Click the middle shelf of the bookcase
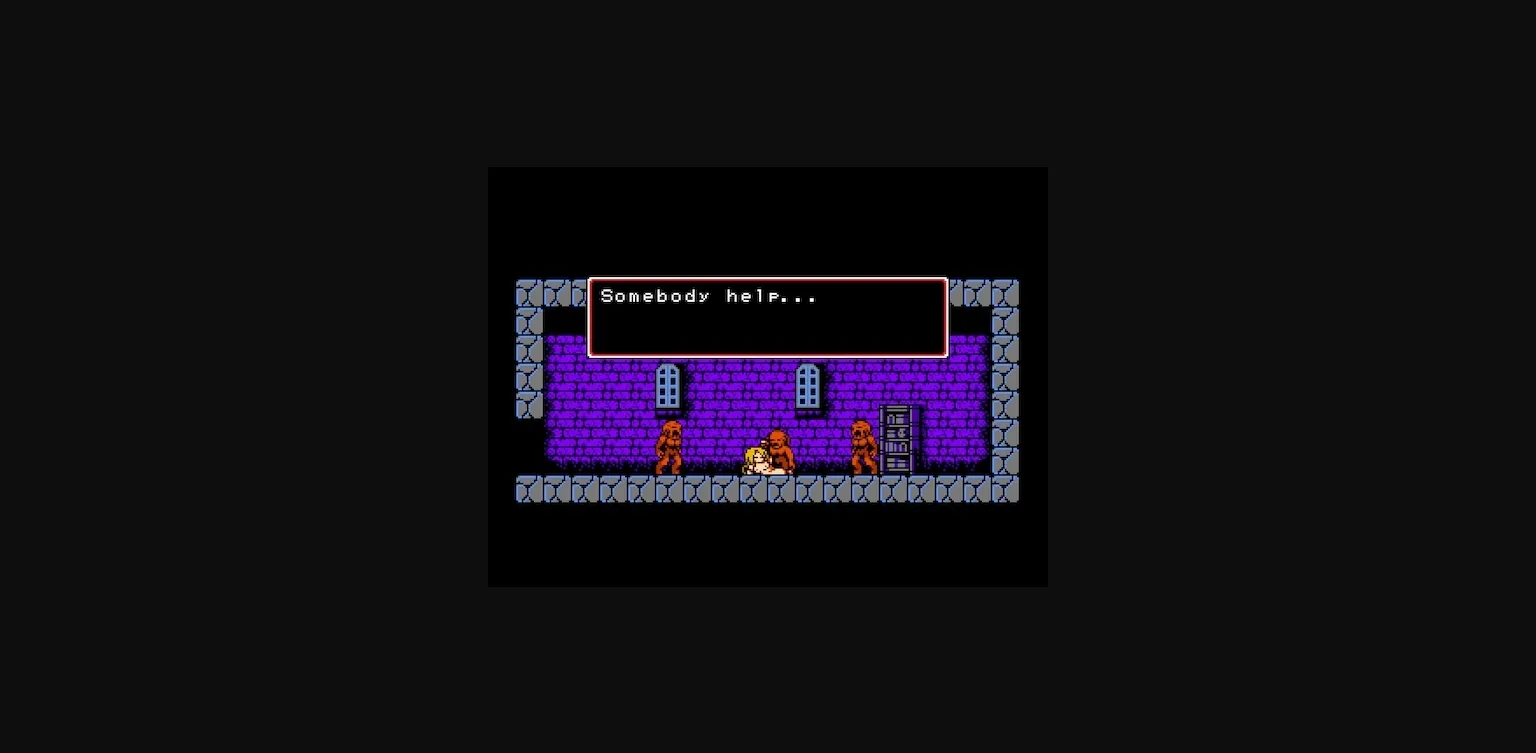The width and height of the screenshot is (1536, 753). pyautogui.click(x=895, y=440)
